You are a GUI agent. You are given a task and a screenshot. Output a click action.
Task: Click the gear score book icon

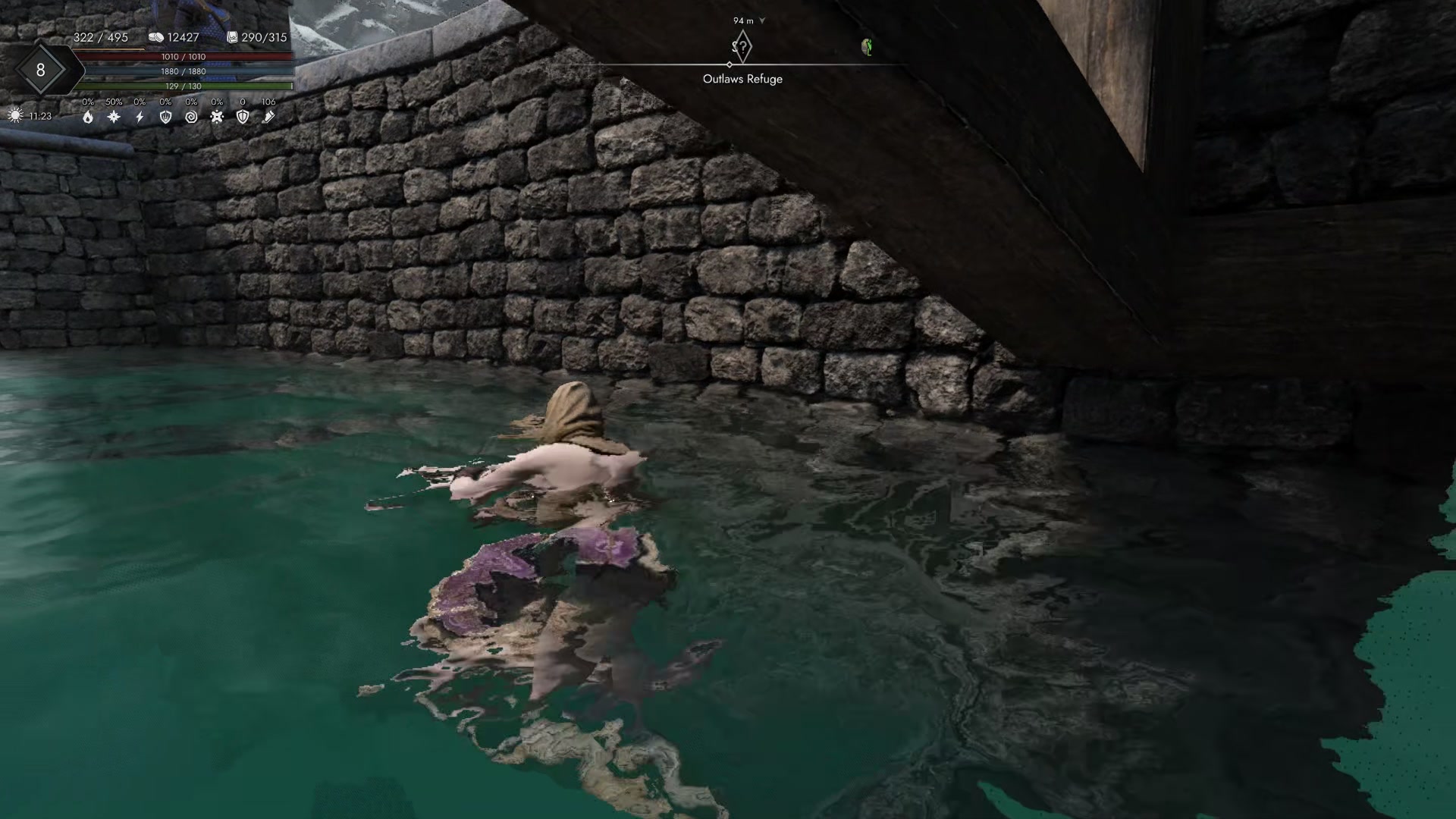[x=231, y=36]
